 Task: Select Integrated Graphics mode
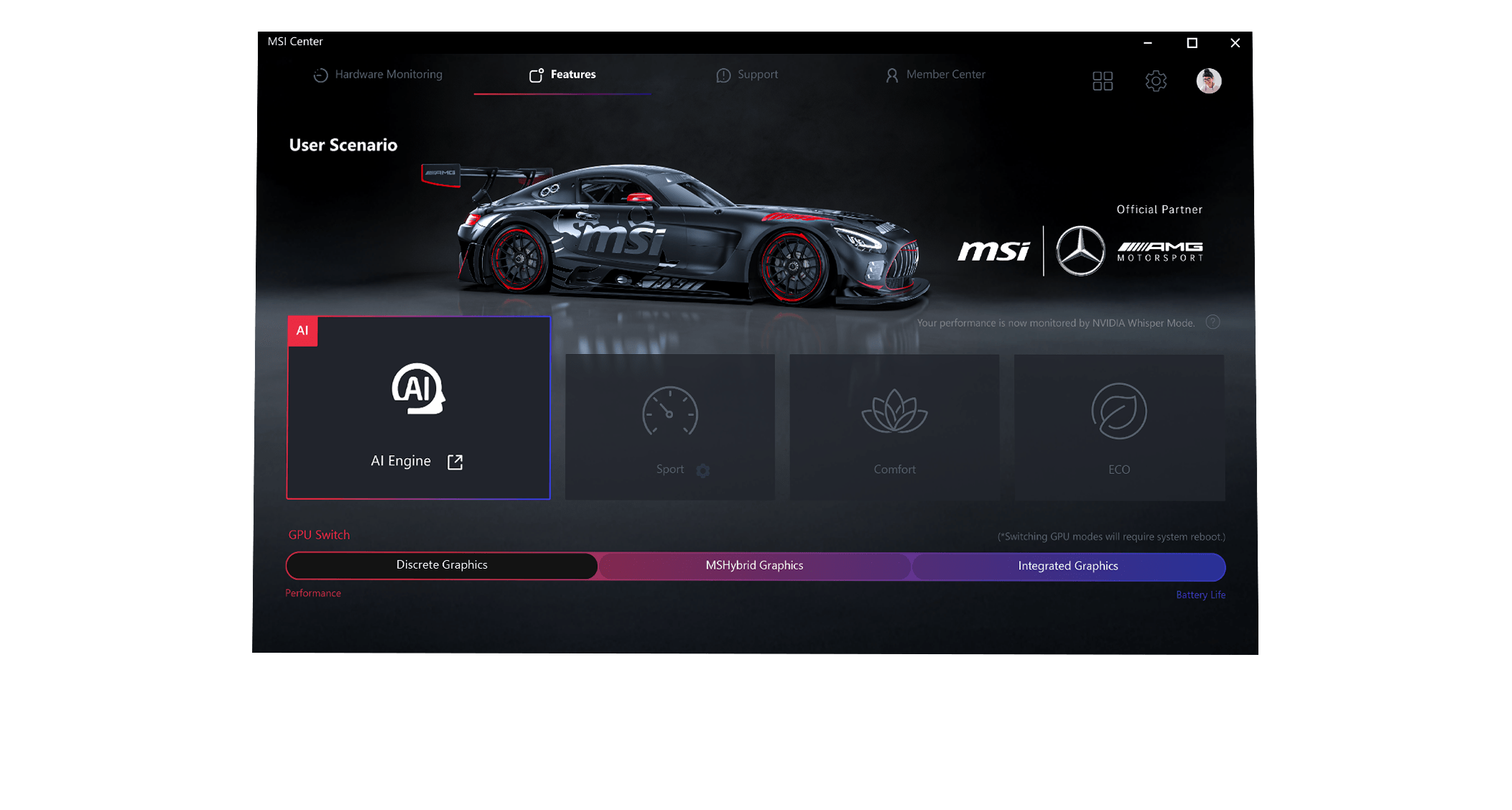tap(1068, 566)
